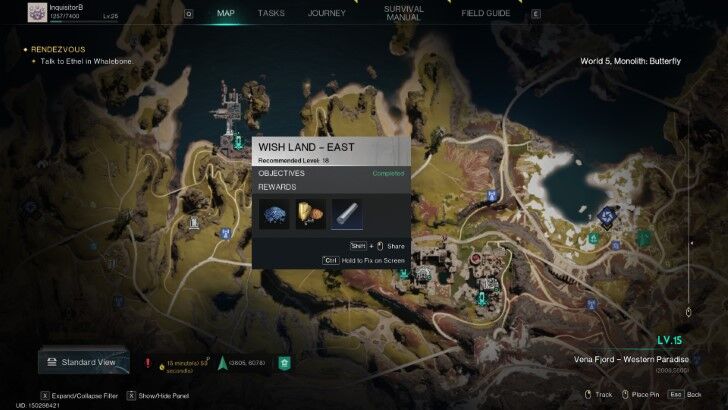Switch to the Tasks tab
728x410 pixels.
pyautogui.click(x=271, y=14)
